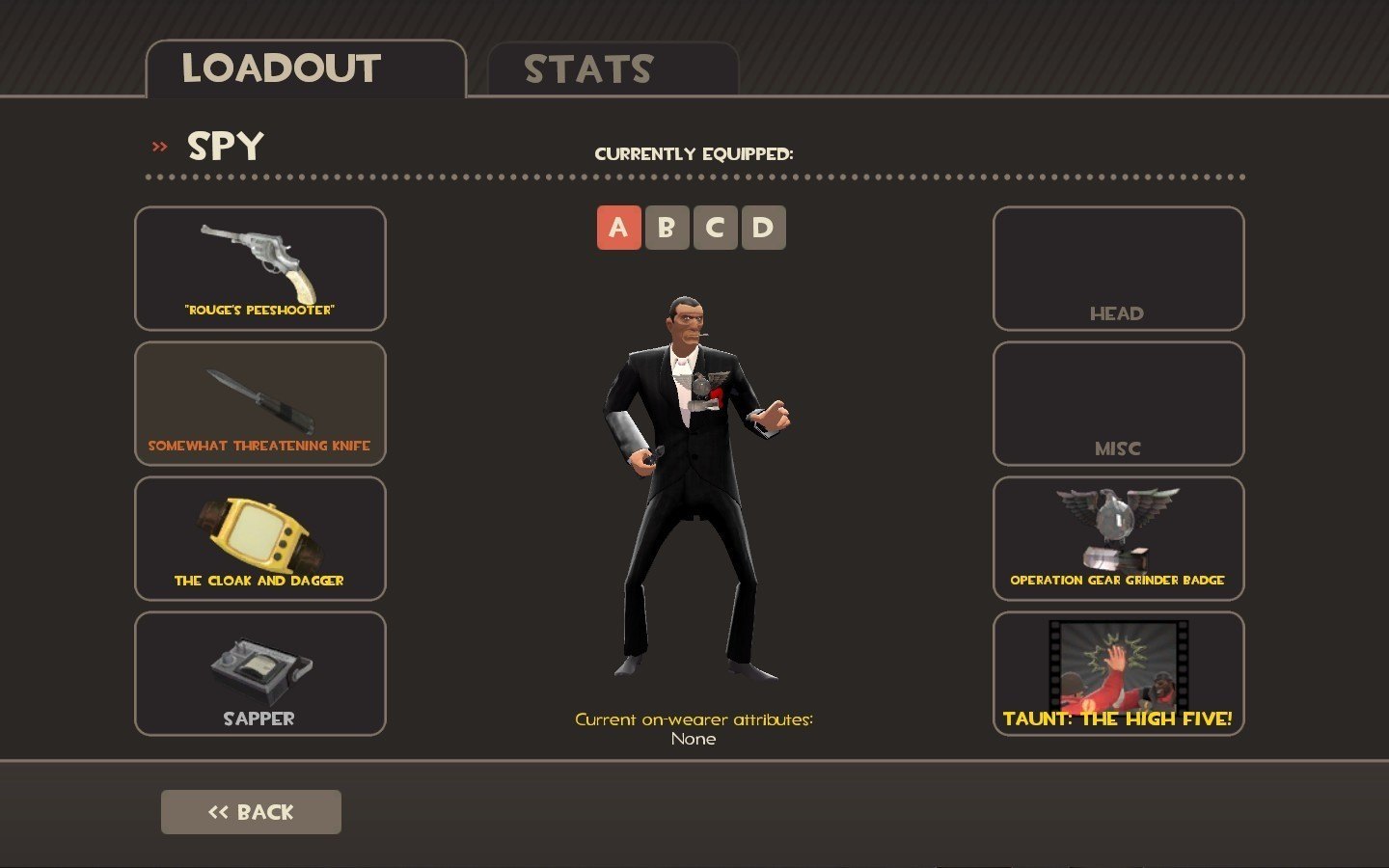Switch to loadout preset B

tap(667, 228)
